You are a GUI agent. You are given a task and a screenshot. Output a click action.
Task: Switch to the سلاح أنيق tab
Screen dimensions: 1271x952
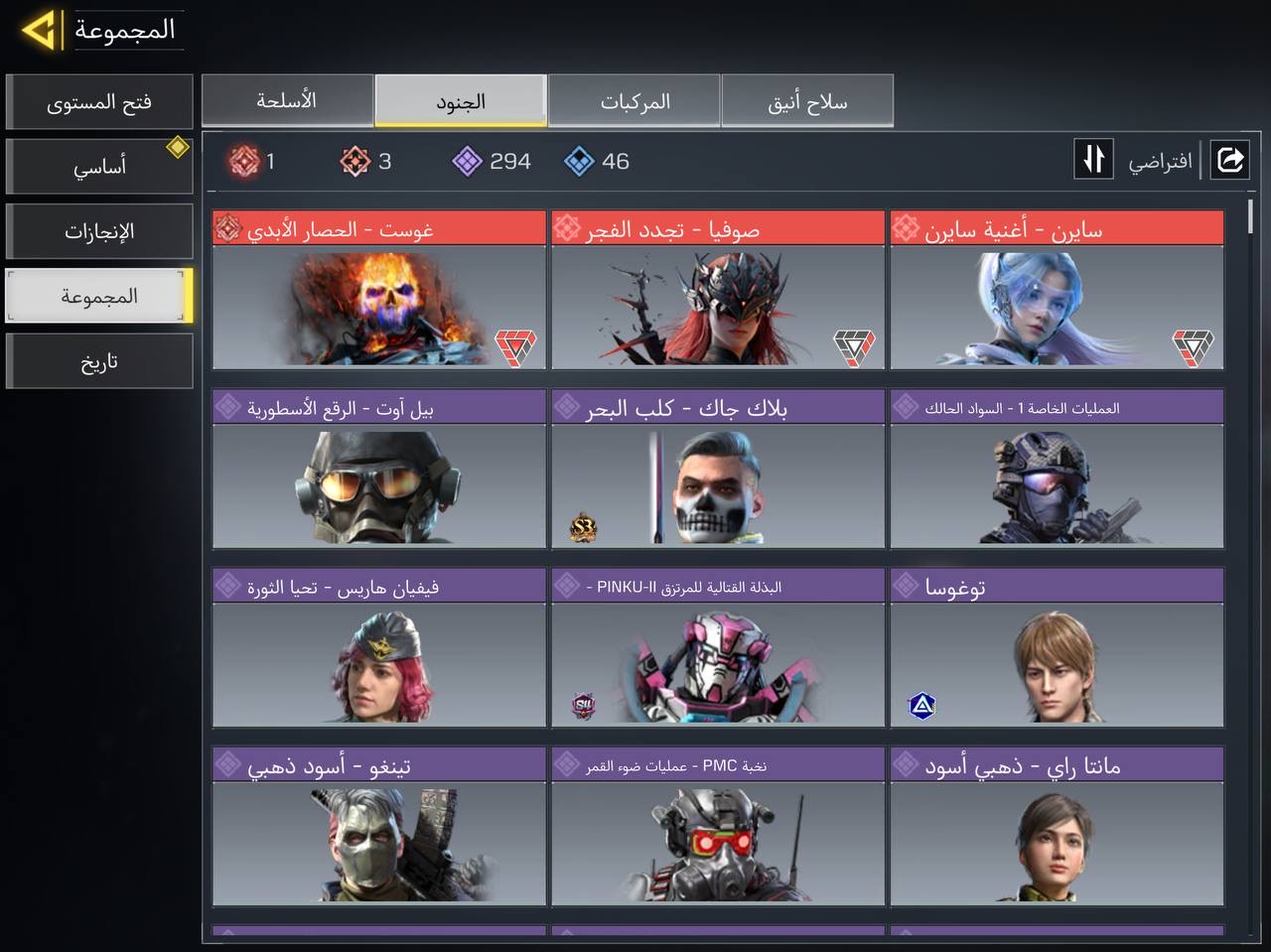(807, 101)
